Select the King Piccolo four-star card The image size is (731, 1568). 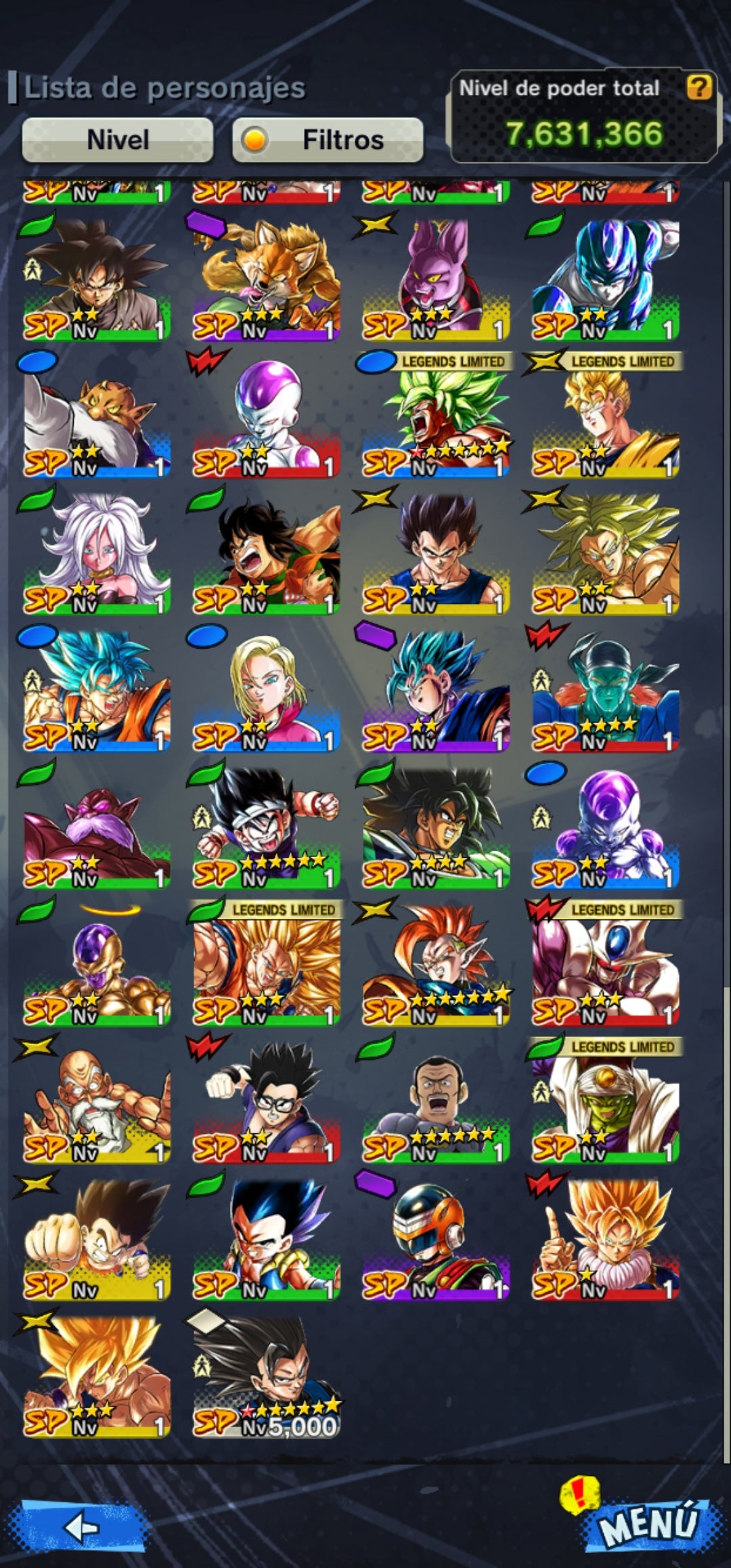point(605,690)
